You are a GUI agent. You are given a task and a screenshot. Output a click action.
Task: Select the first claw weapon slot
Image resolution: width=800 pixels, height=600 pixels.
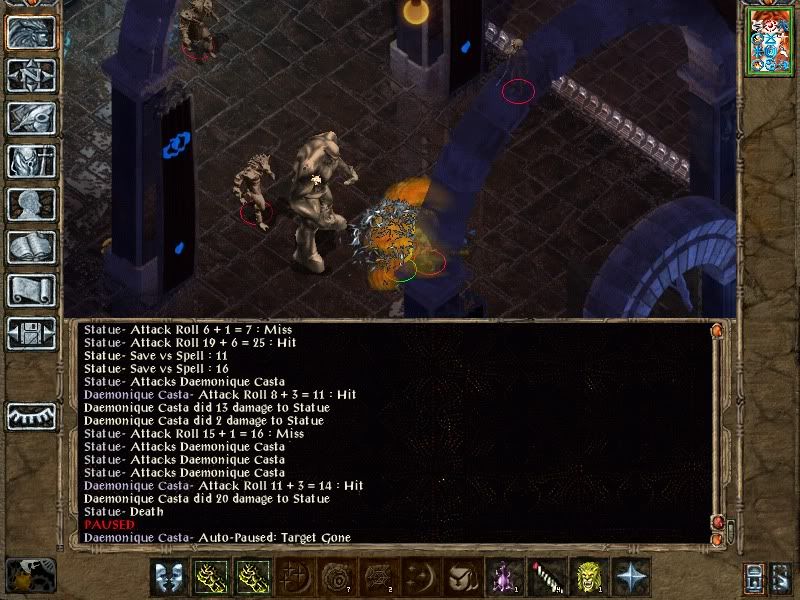coord(211,578)
